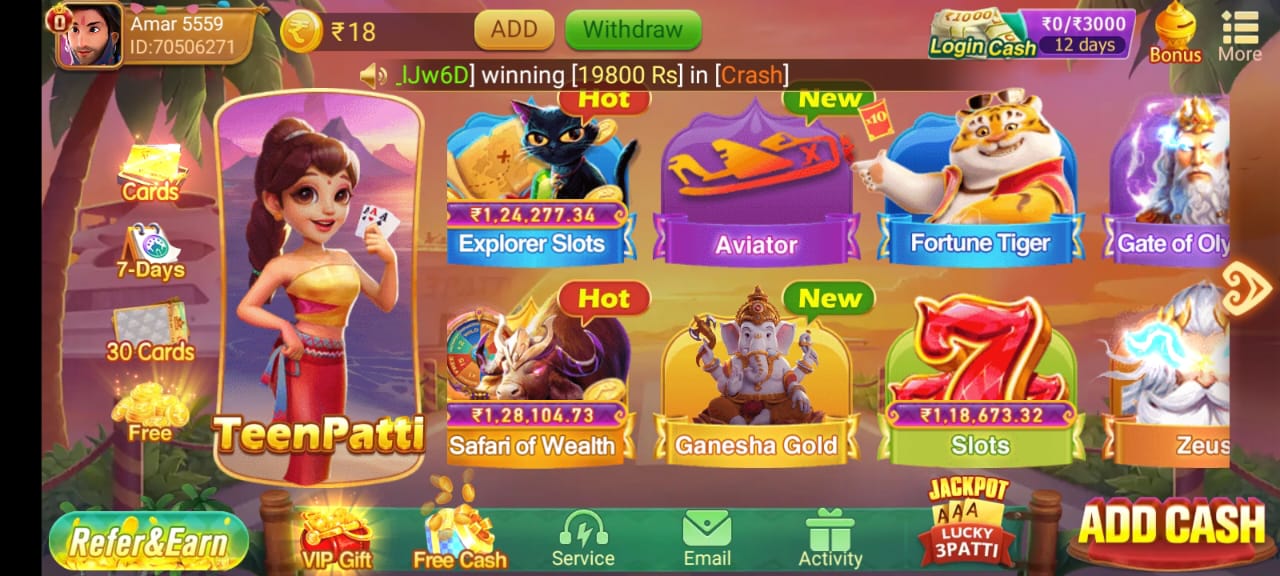The image size is (1280, 576).
Task: Claim the Login Cash reward
Action: [x=1031, y=33]
